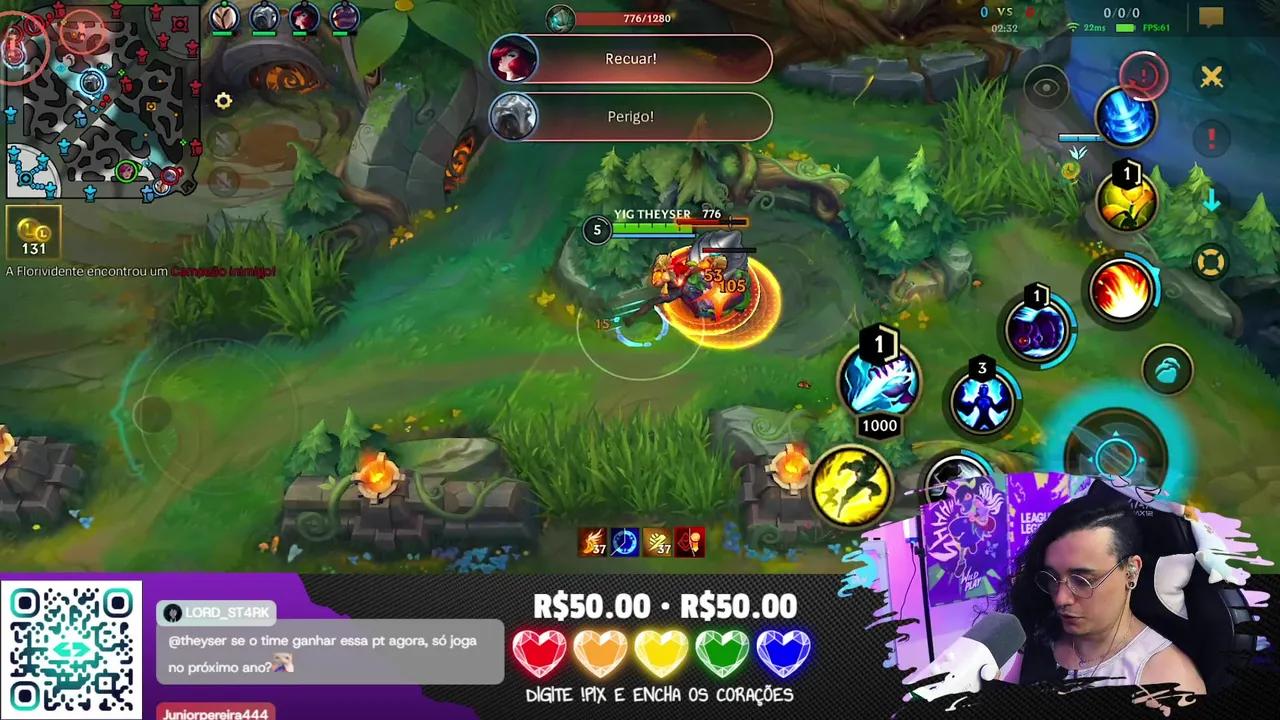Send the 'Perigo!' ping message
This screenshot has height=720, width=1280.
630,116
